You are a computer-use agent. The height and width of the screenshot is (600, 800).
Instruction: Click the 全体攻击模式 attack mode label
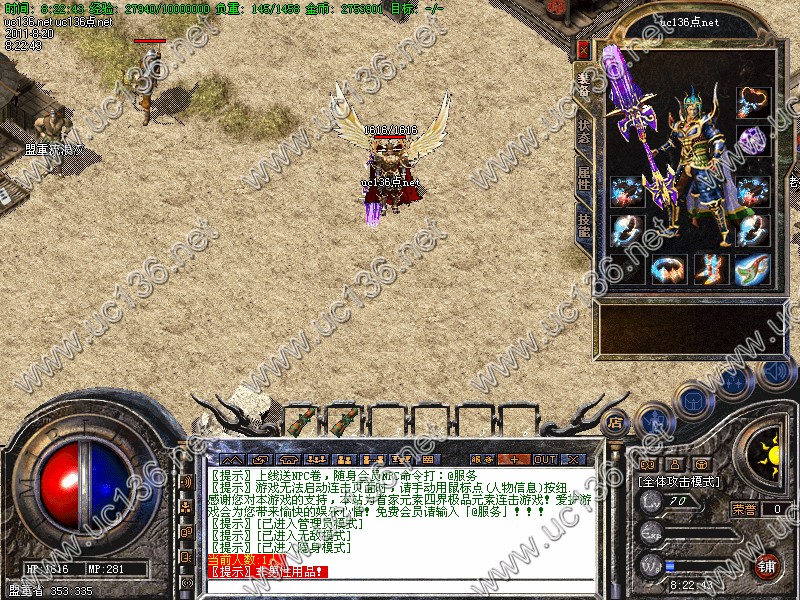click(678, 481)
